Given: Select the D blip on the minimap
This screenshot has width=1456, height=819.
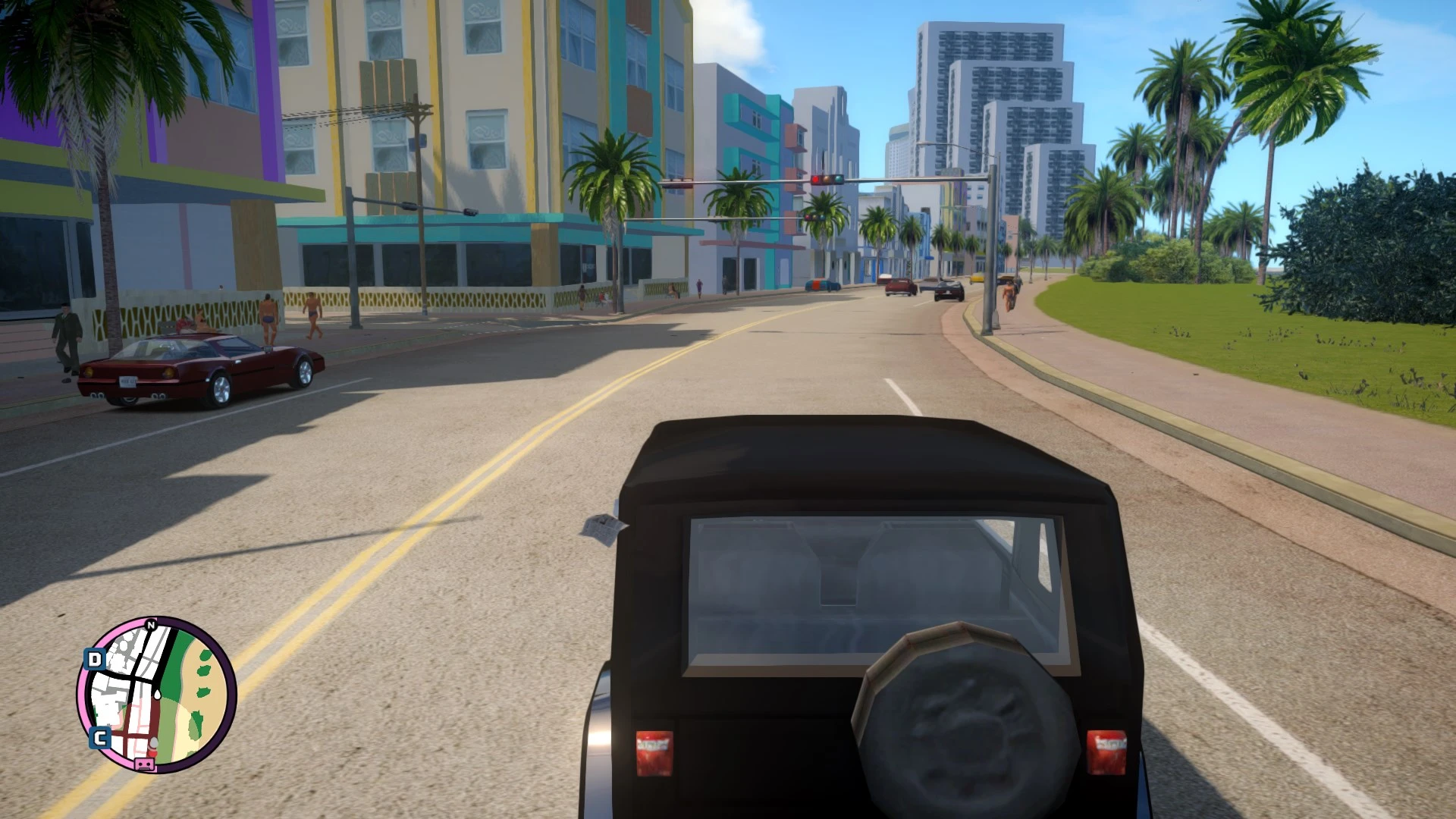Looking at the screenshot, I should click(x=94, y=658).
